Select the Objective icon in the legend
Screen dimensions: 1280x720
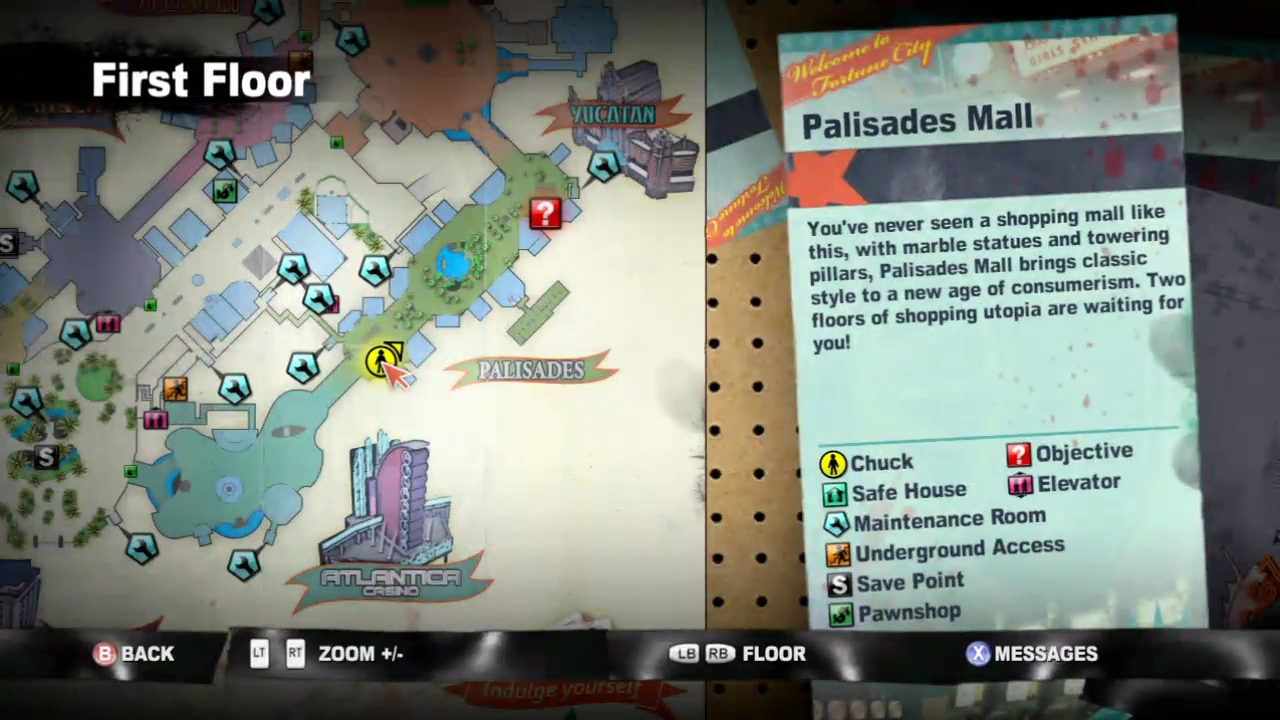[1018, 453]
